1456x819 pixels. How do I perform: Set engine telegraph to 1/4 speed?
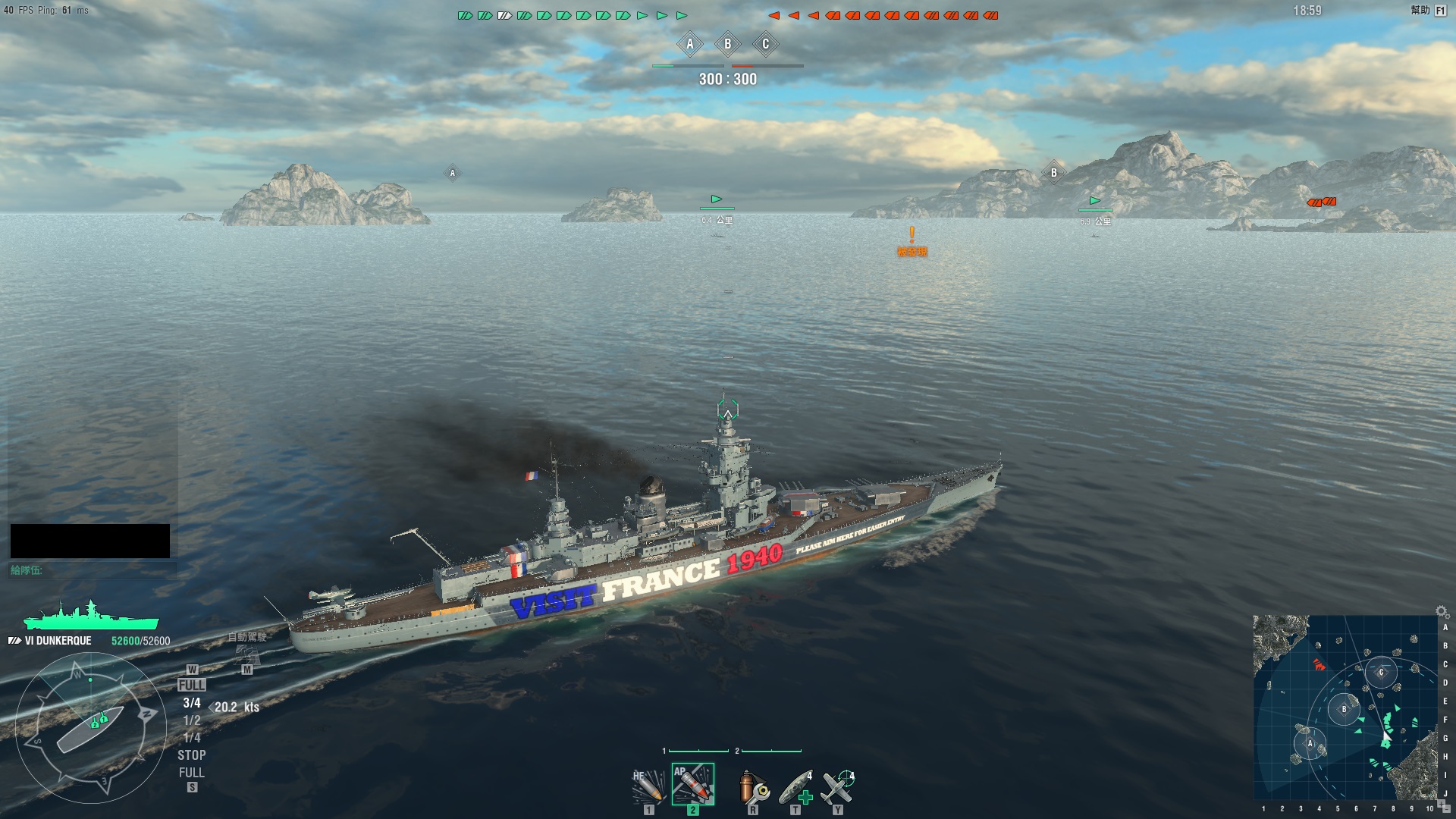[192, 738]
